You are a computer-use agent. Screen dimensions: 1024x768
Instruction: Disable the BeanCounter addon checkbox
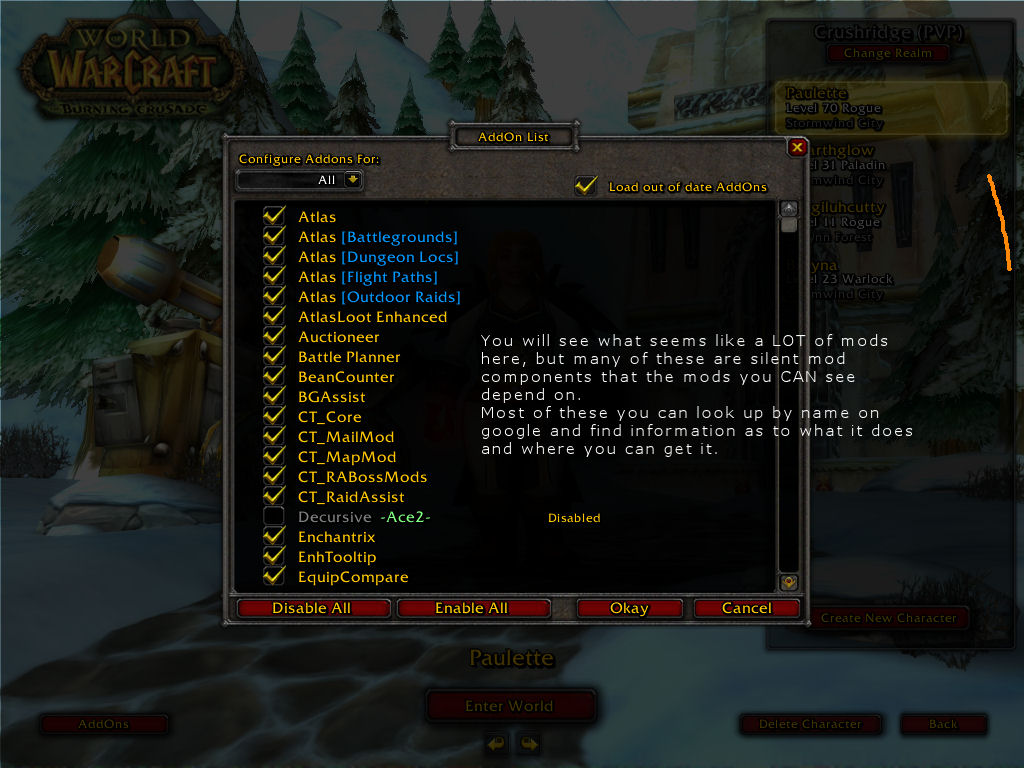[x=274, y=377]
